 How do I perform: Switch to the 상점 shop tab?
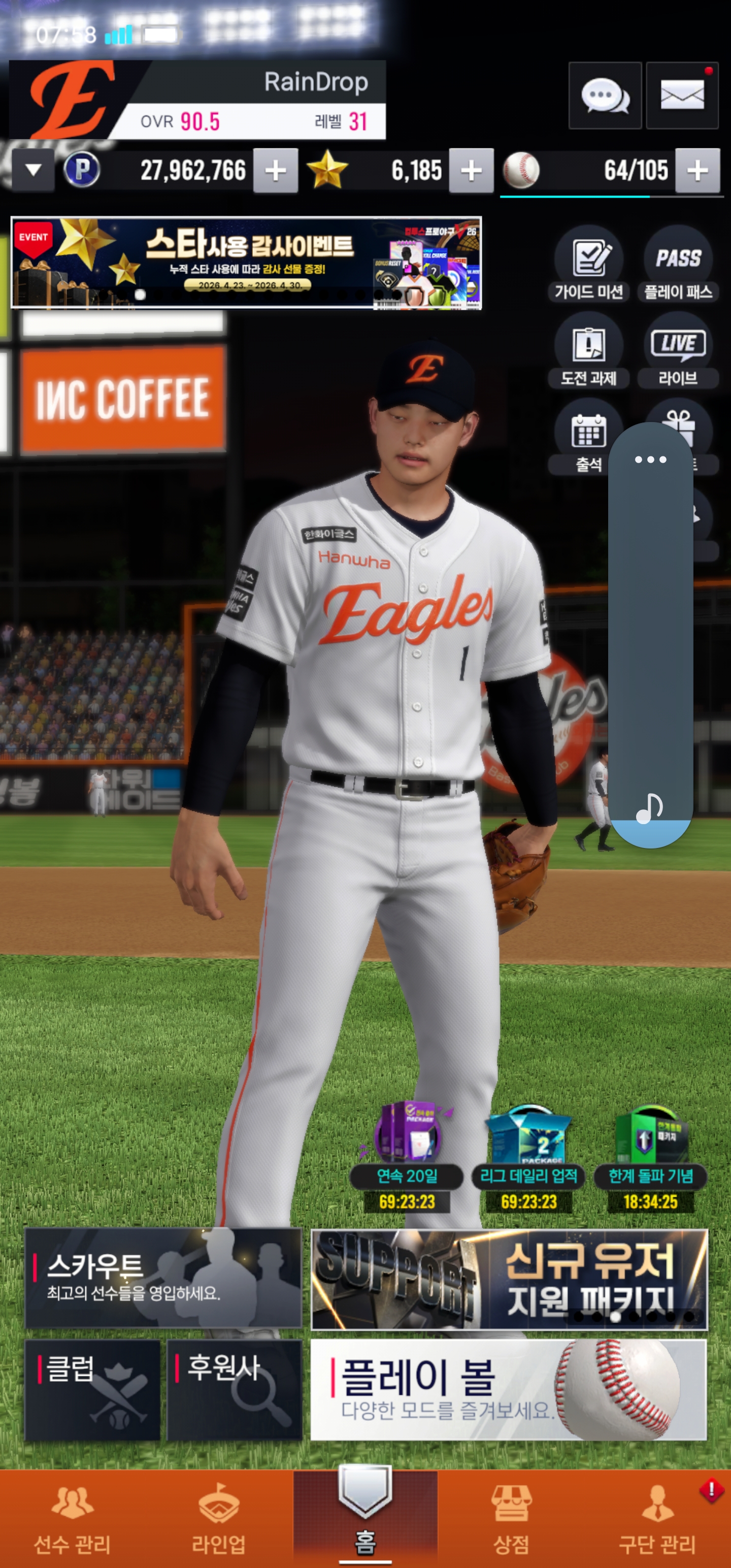coord(511,1519)
